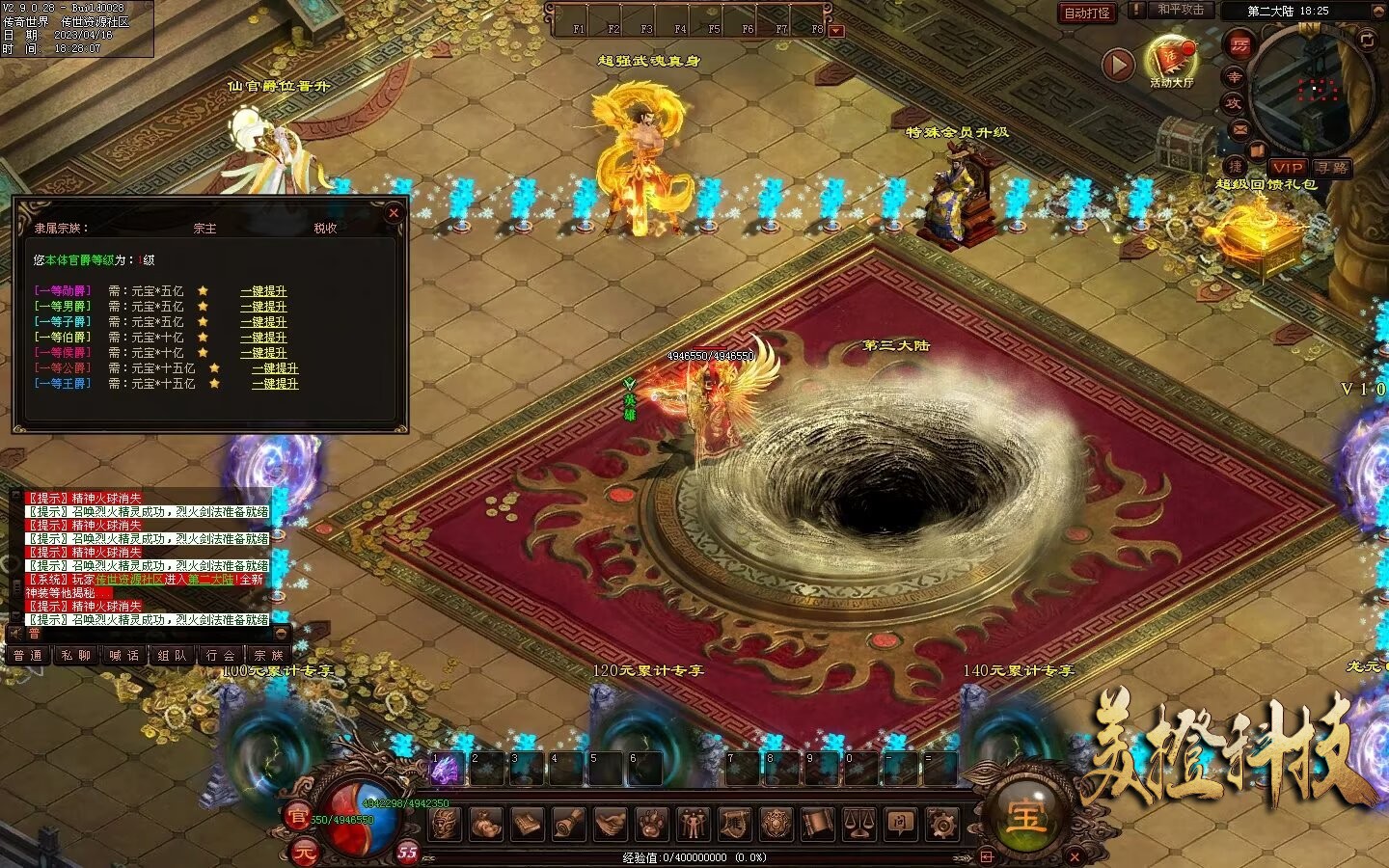Close the nobility rank upgrade panel

pyautogui.click(x=393, y=213)
